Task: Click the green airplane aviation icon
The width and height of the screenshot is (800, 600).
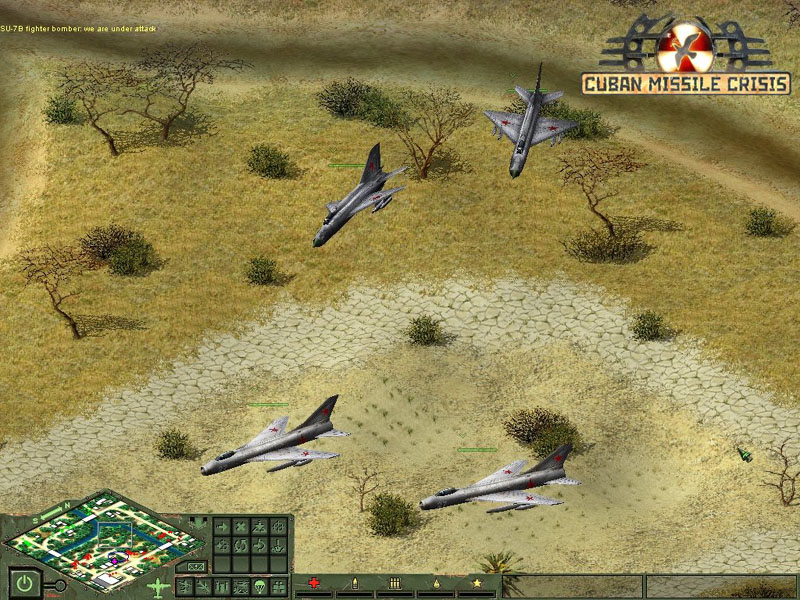Action: coord(158,587)
